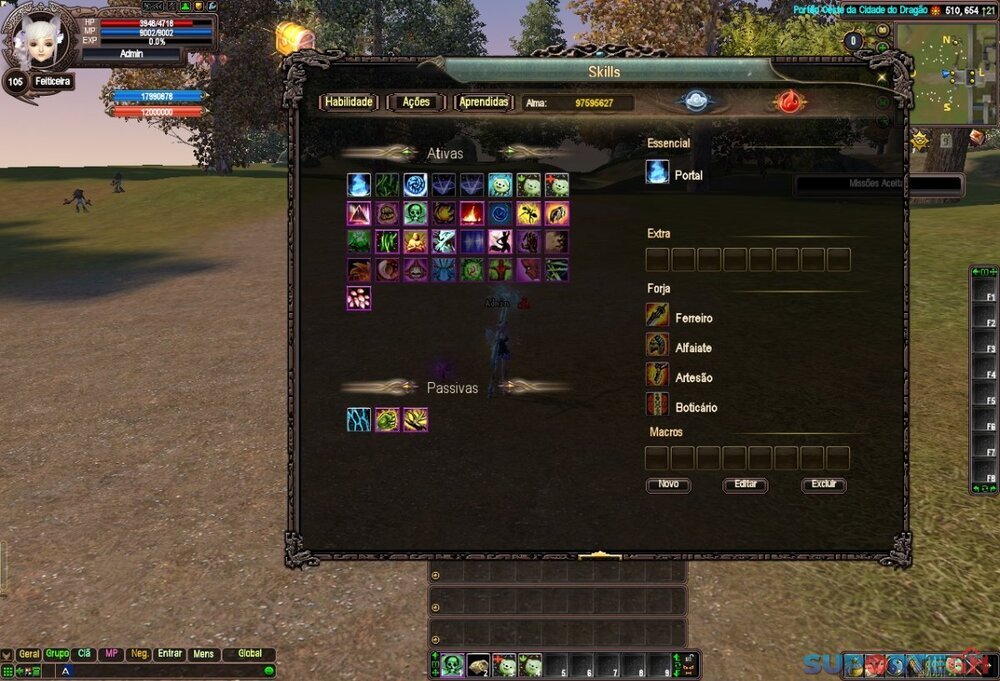Open the Ações tab

pyautogui.click(x=415, y=102)
